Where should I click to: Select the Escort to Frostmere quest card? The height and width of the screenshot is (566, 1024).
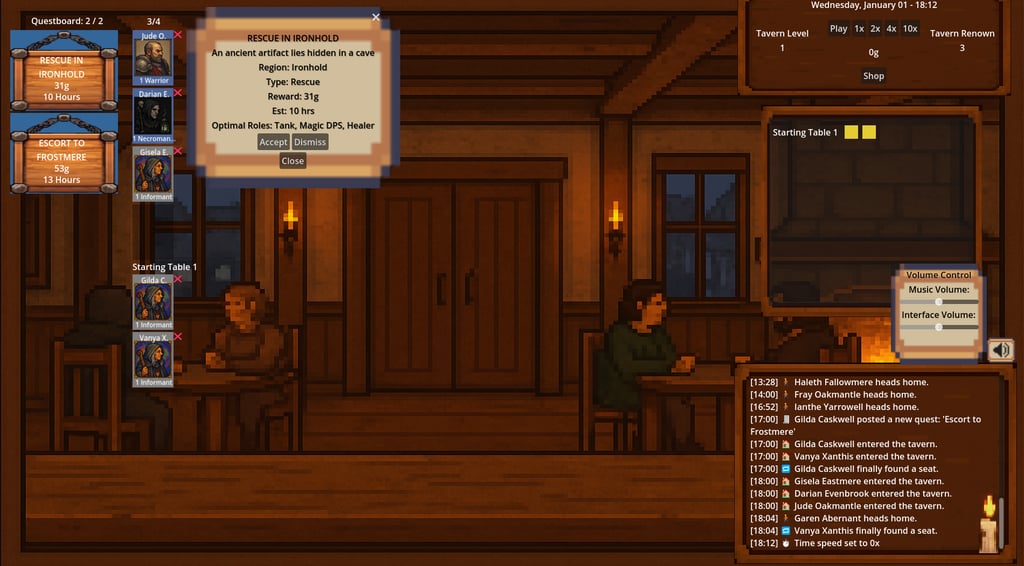(x=62, y=153)
